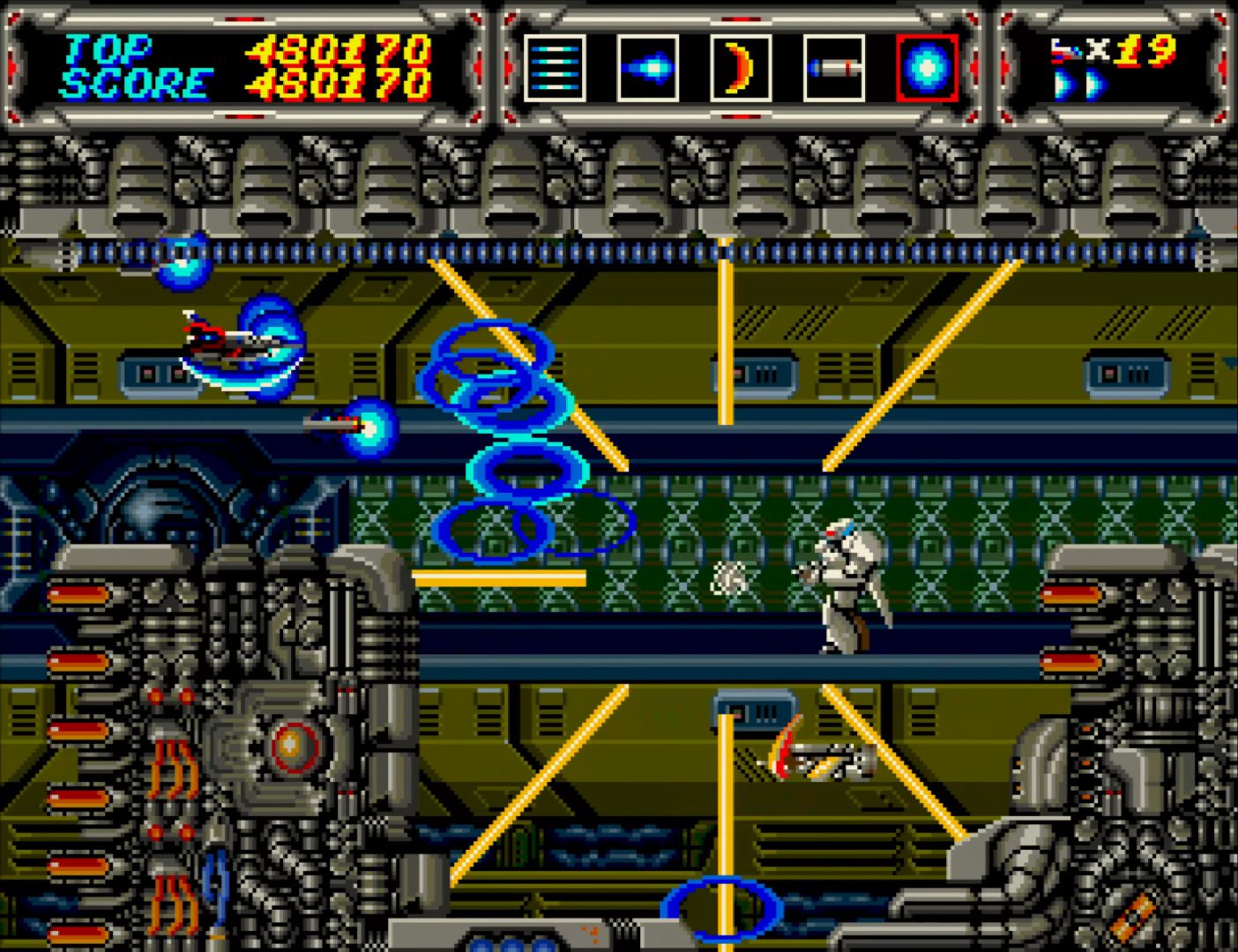Choose the blue plasma shot weapon icon
The height and width of the screenshot is (952, 1238).
pos(648,68)
